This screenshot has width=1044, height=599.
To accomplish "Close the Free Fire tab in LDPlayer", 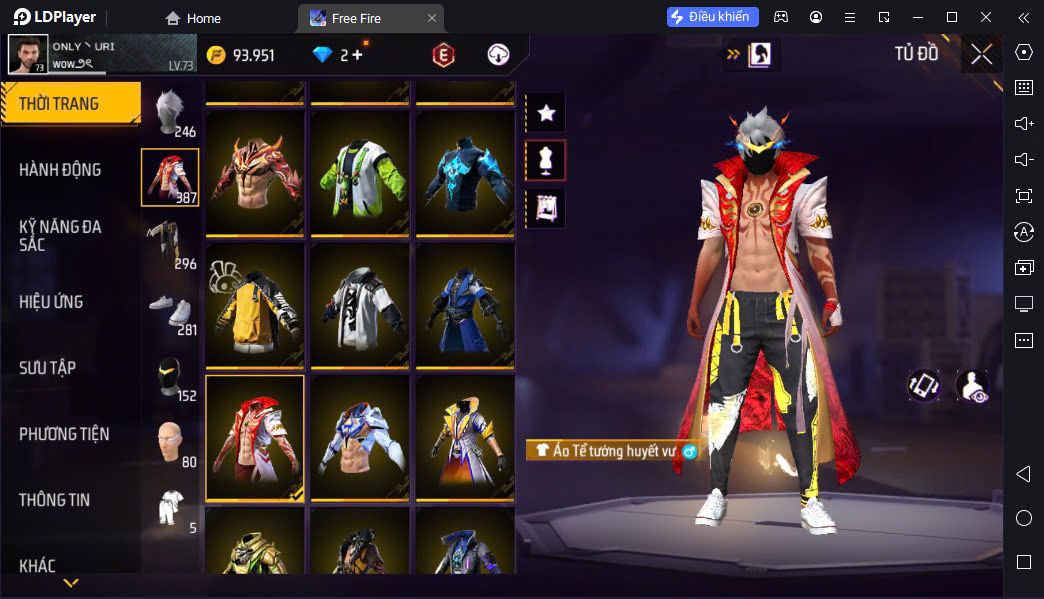I will [x=431, y=18].
